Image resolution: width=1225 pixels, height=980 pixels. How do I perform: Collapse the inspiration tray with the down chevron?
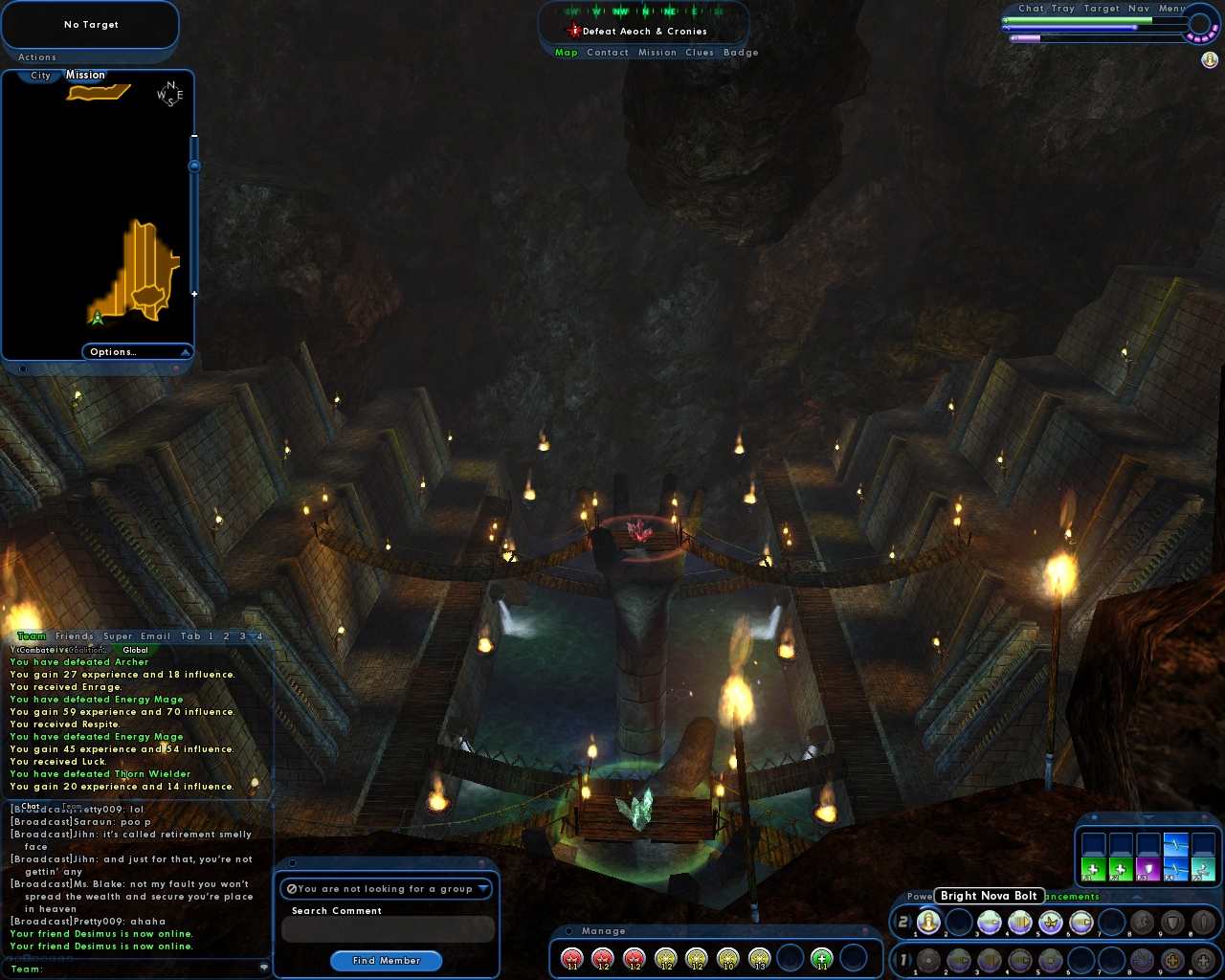(x=1148, y=816)
